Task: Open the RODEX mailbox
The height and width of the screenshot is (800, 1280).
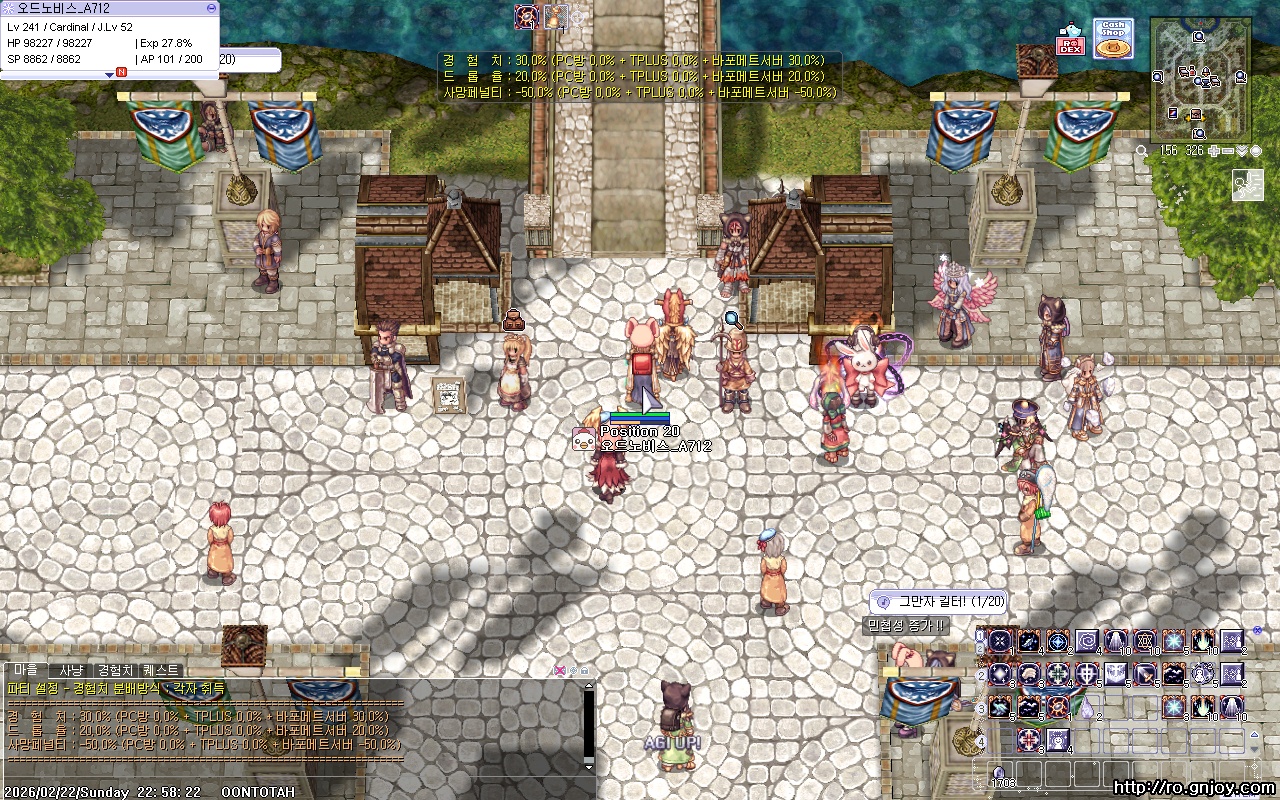Action: coord(1071,42)
